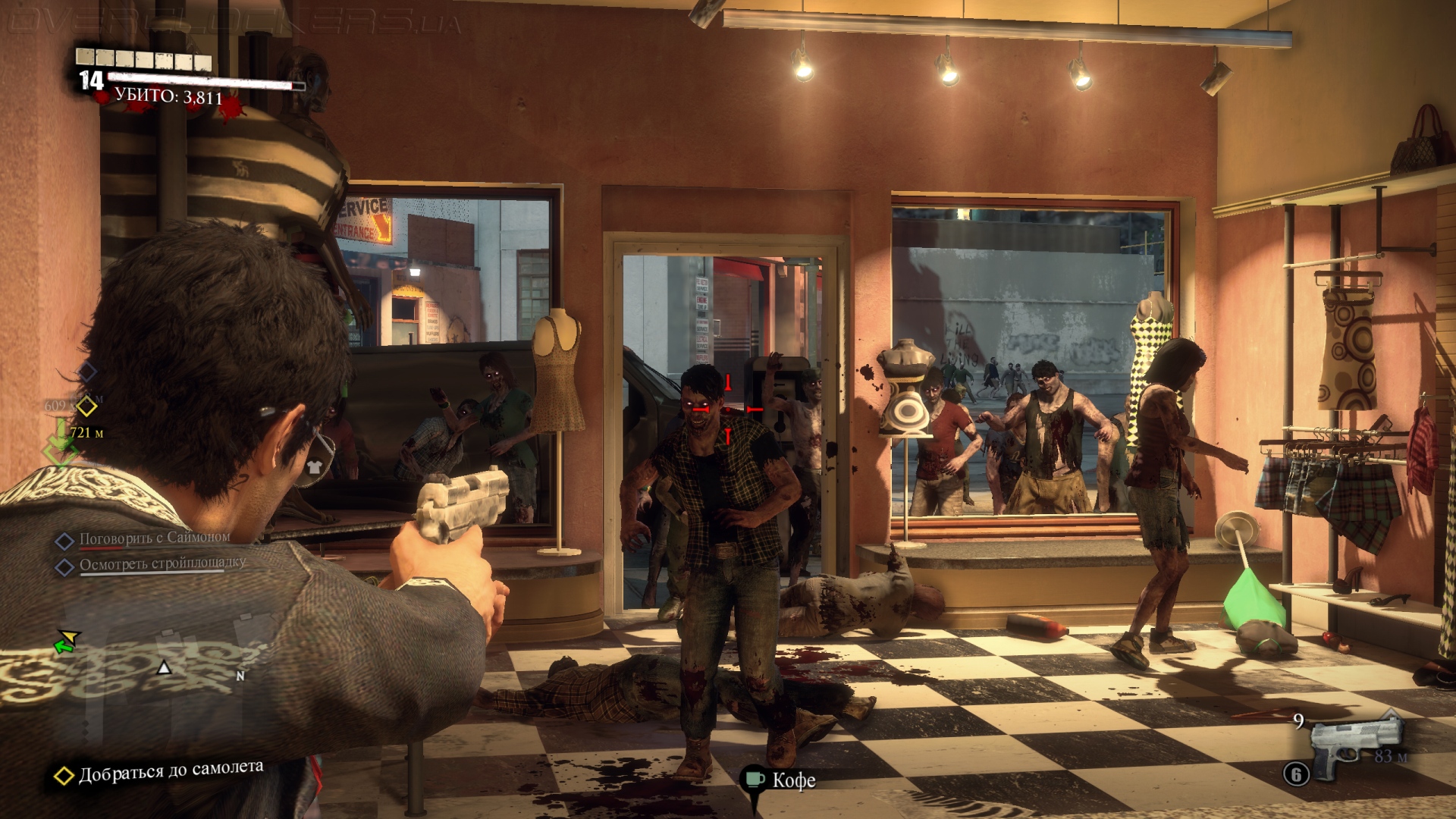Click the yellow objective arrow on minimap

pos(70,635)
